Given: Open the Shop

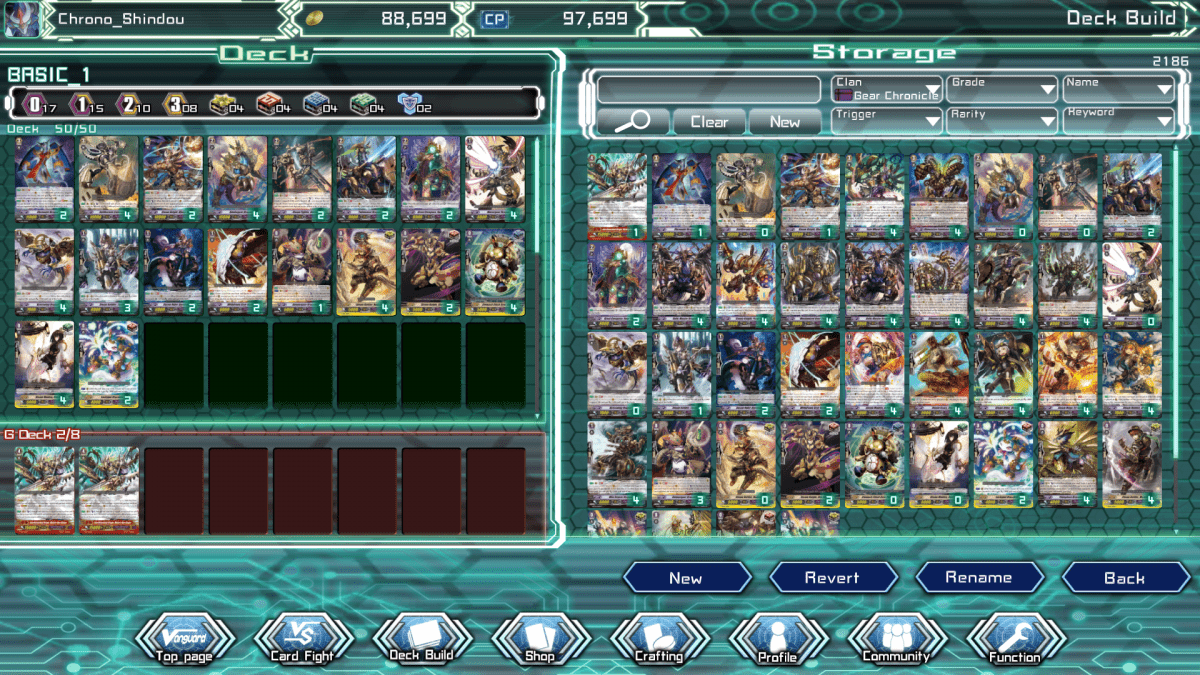Looking at the screenshot, I should click(540, 640).
